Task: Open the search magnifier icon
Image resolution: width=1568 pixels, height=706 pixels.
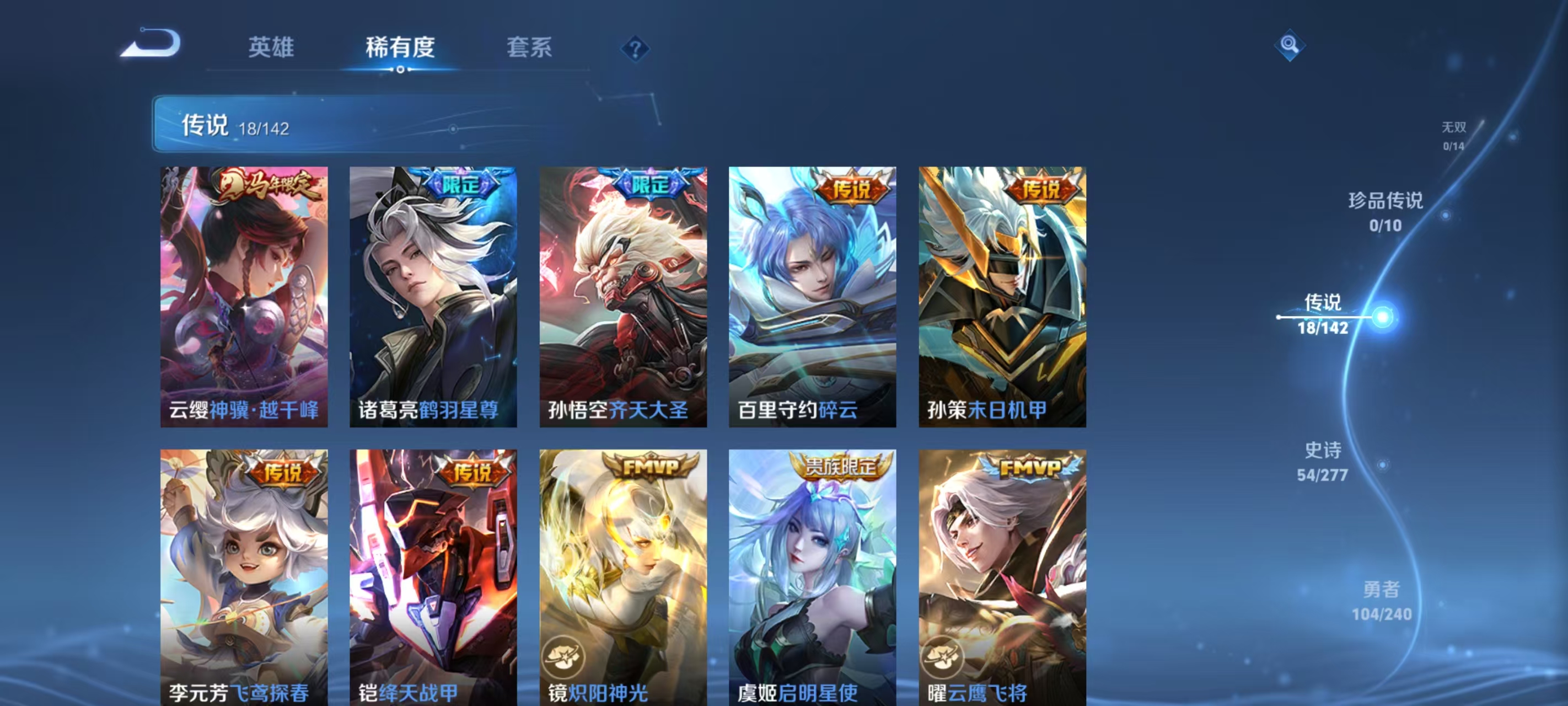Action: click(x=1291, y=46)
